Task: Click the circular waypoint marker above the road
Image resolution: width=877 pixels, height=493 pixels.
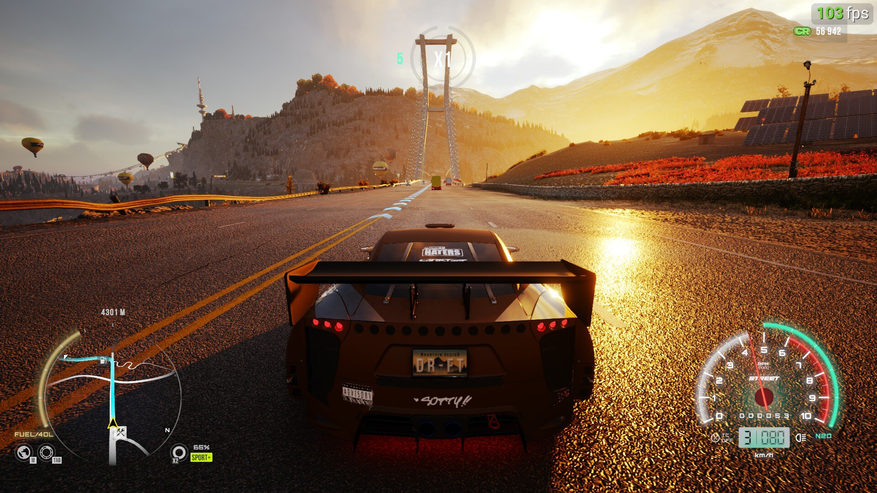Action: point(440,57)
